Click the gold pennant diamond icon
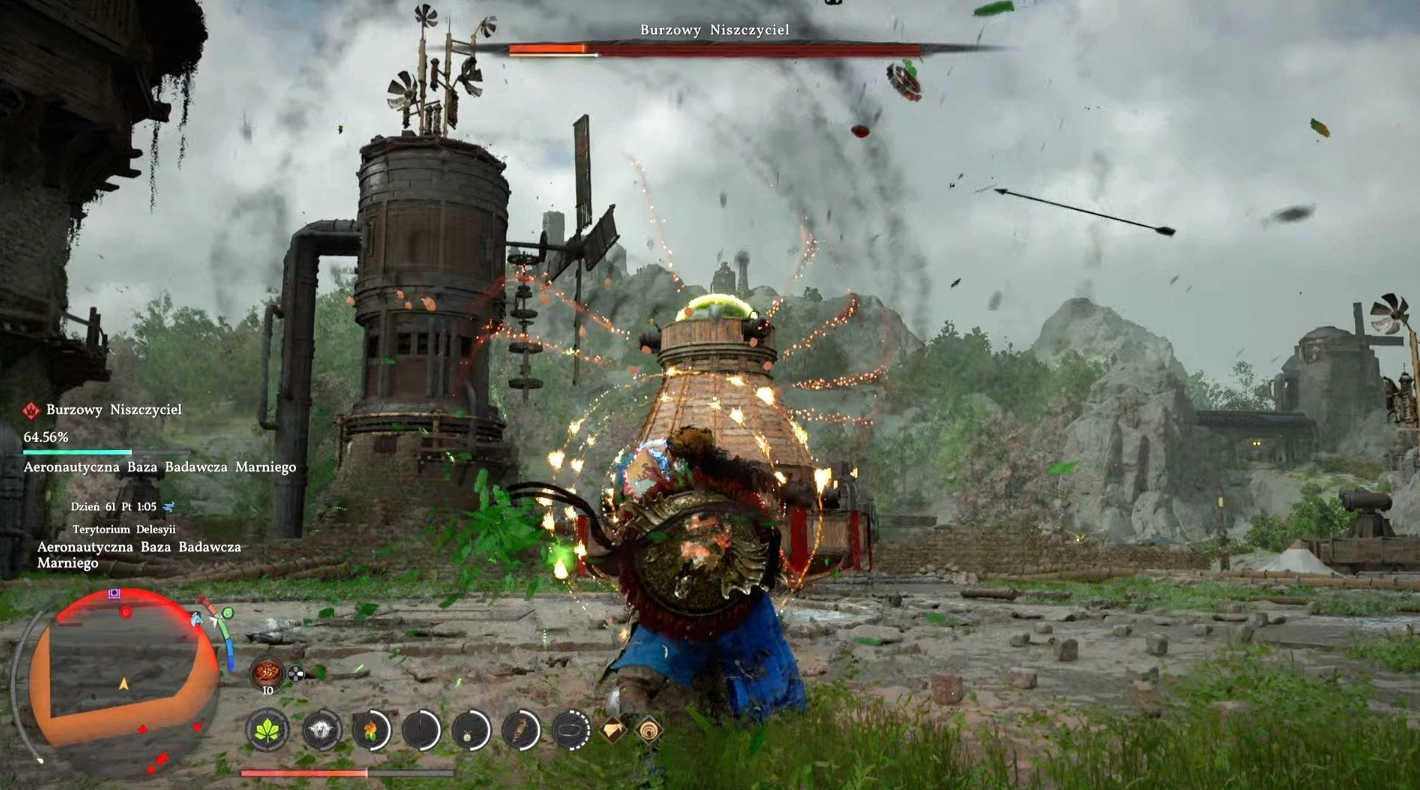1420x790 pixels. coord(613,730)
